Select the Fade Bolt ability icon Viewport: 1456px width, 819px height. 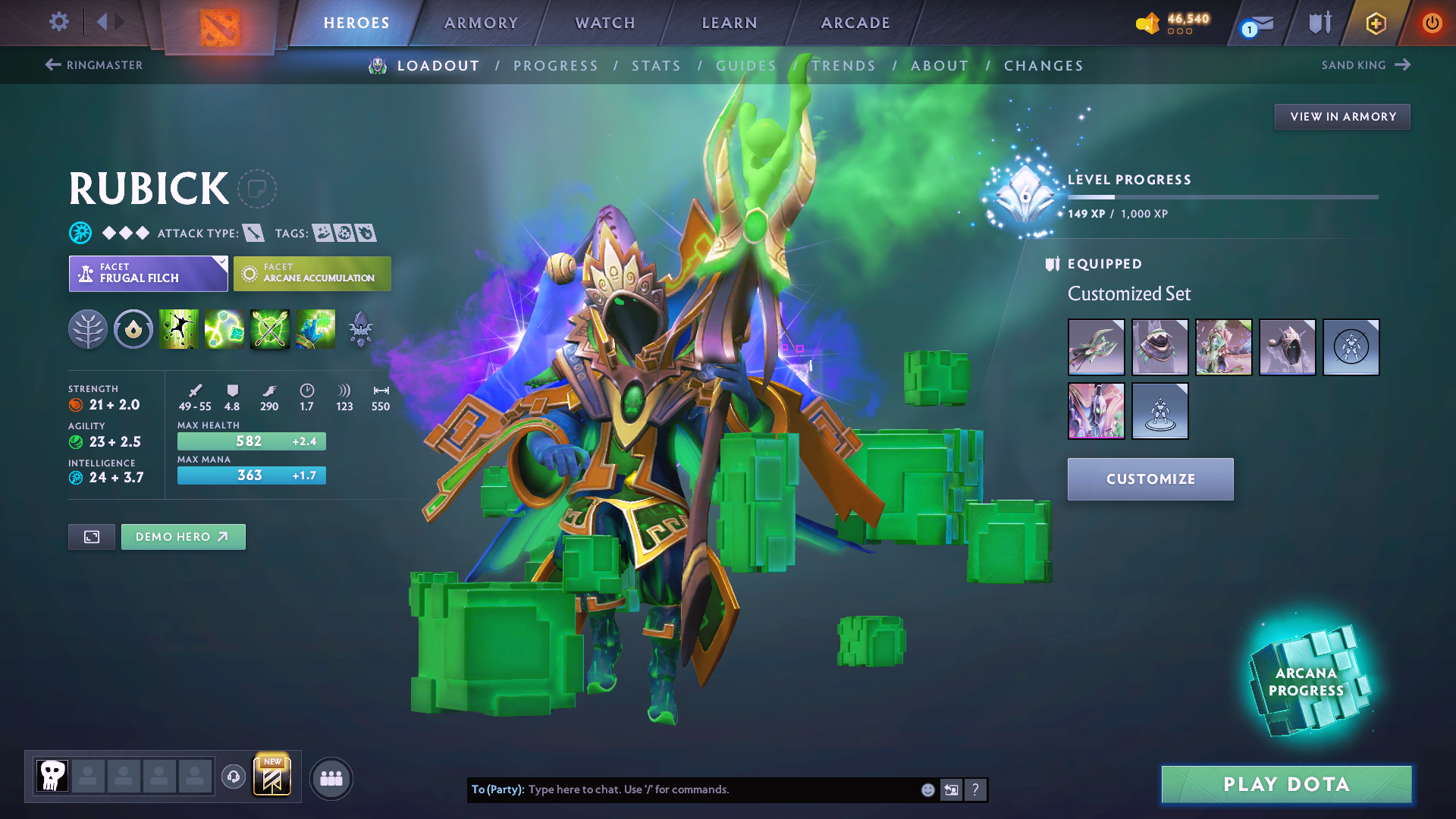(x=224, y=329)
